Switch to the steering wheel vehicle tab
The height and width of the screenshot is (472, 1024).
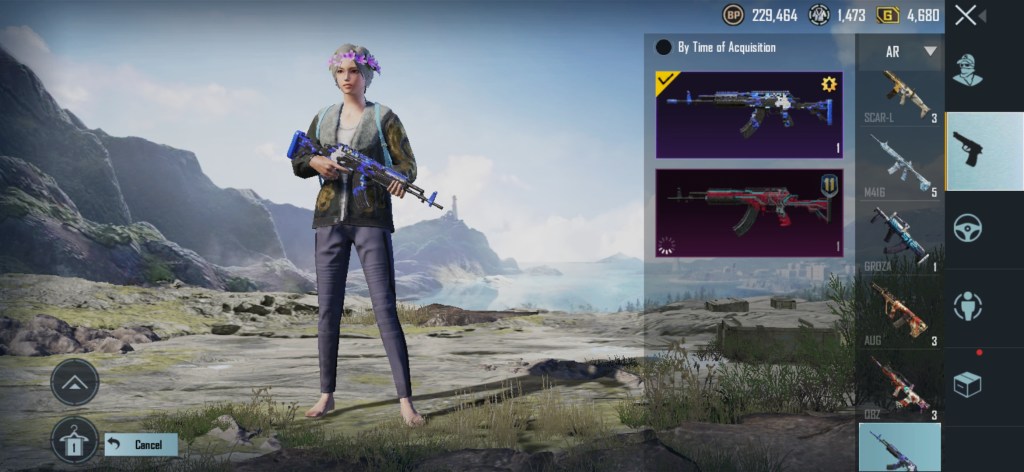point(967,226)
